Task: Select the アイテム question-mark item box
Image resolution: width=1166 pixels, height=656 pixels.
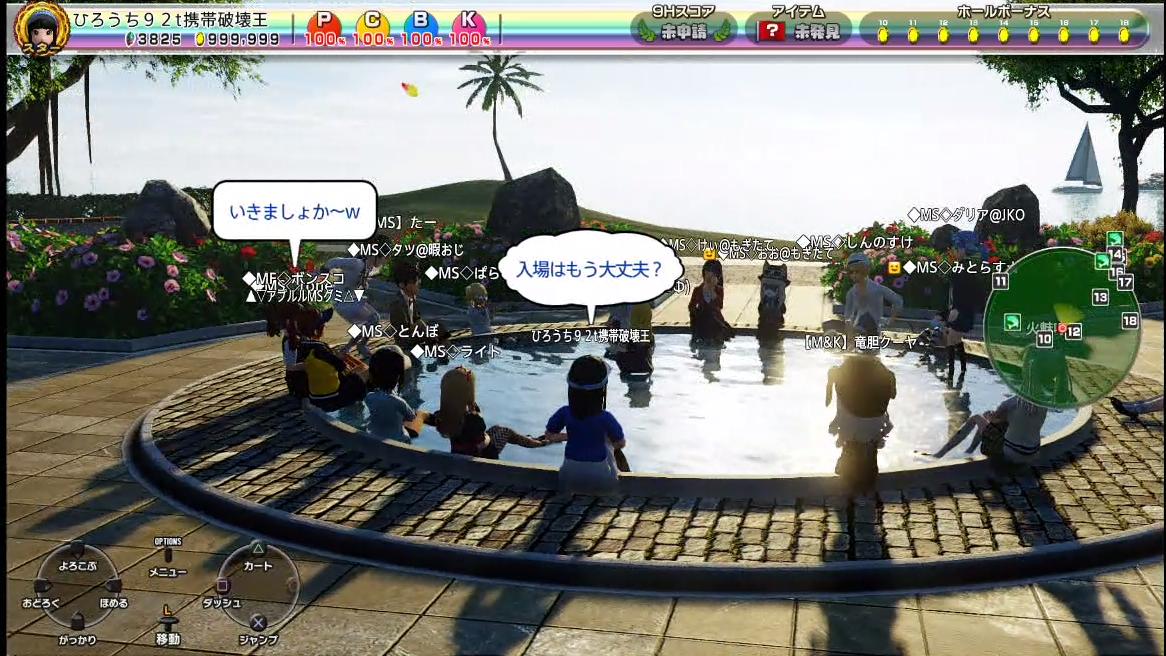Action: (x=772, y=31)
